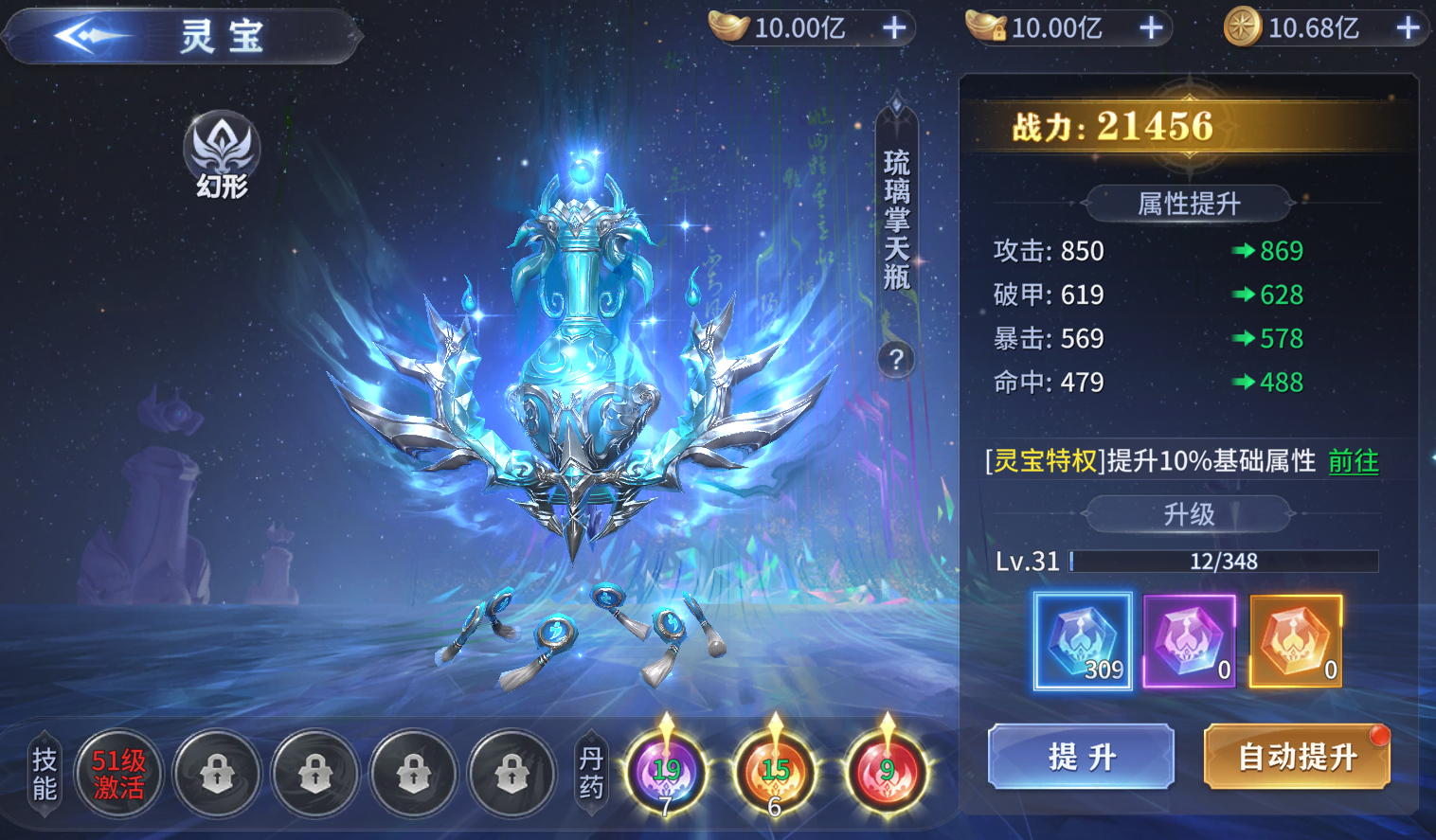
Task: Click the 提升 upgrade button
Action: tap(1081, 757)
